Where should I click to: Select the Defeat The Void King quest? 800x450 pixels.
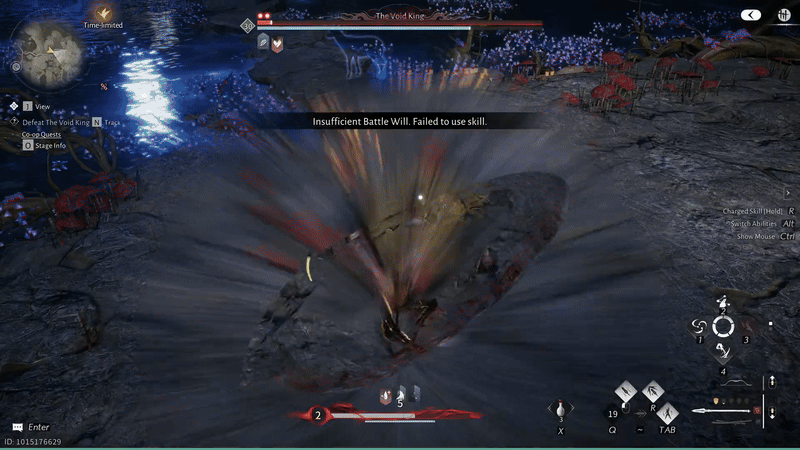click(50, 121)
